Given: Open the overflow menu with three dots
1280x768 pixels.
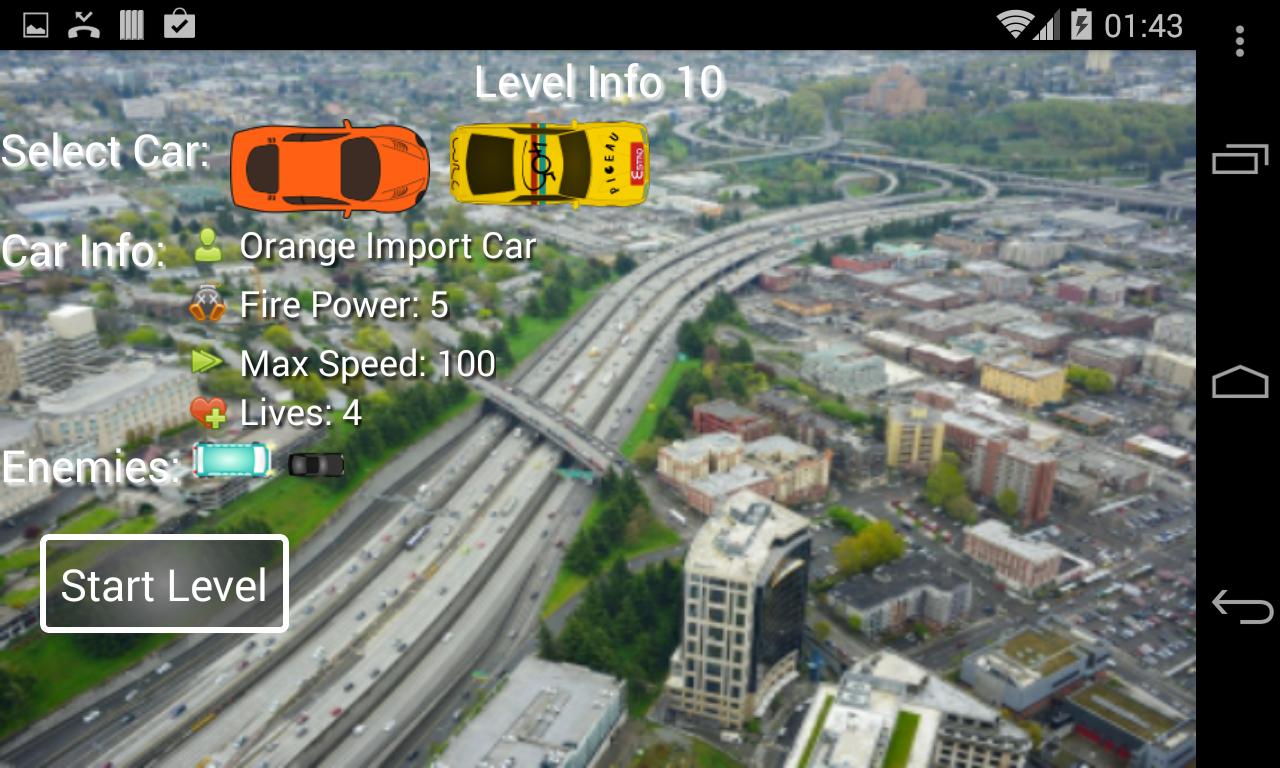Looking at the screenshot, I should [1240, 38].
